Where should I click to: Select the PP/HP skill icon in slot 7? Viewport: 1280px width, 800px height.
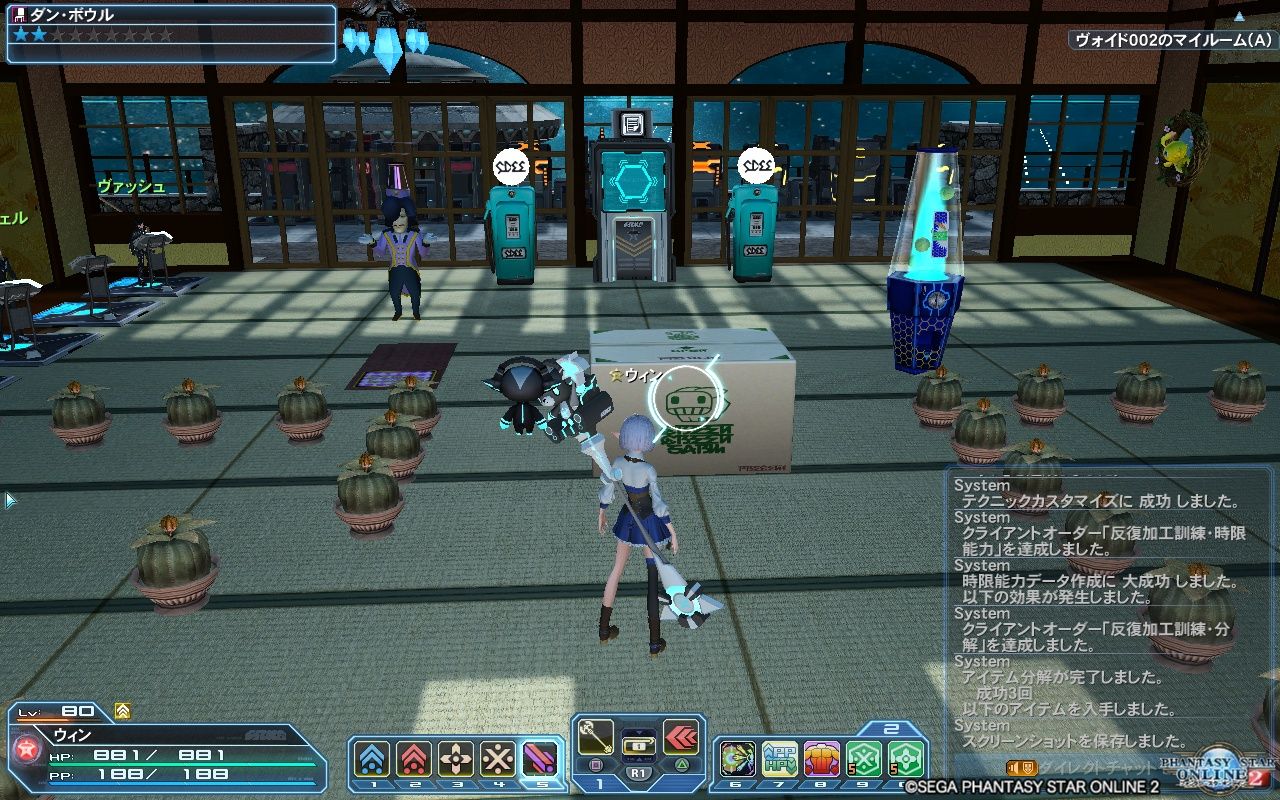[779, 757]
